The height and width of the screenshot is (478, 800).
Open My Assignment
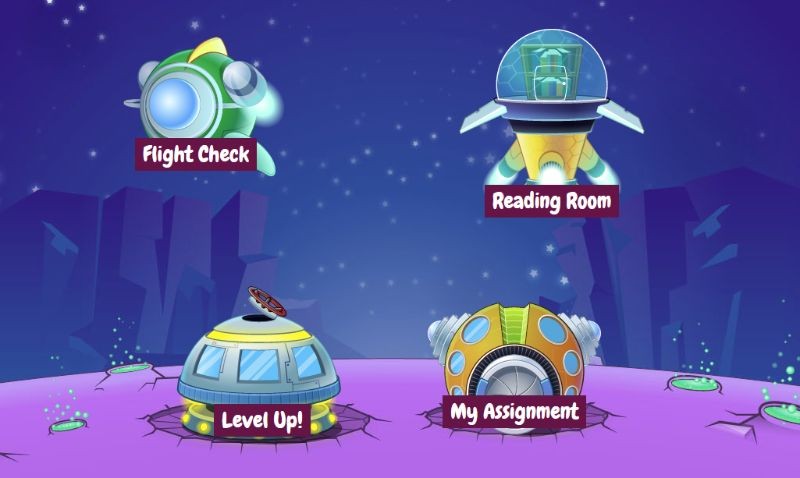pyautogui.click(x=514, y=411)
